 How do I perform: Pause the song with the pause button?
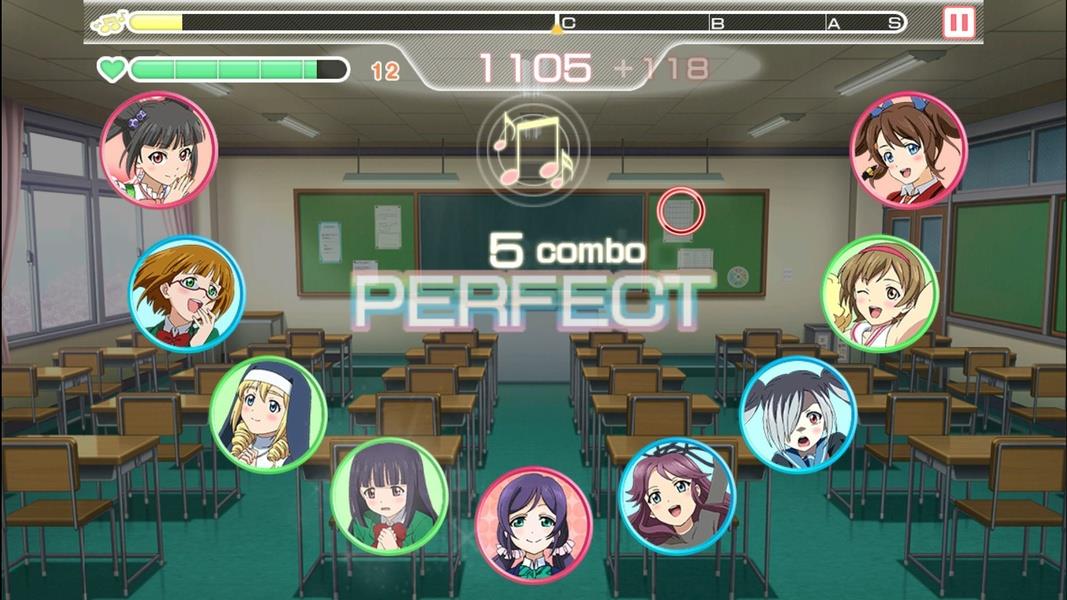[x=958, y=22]
